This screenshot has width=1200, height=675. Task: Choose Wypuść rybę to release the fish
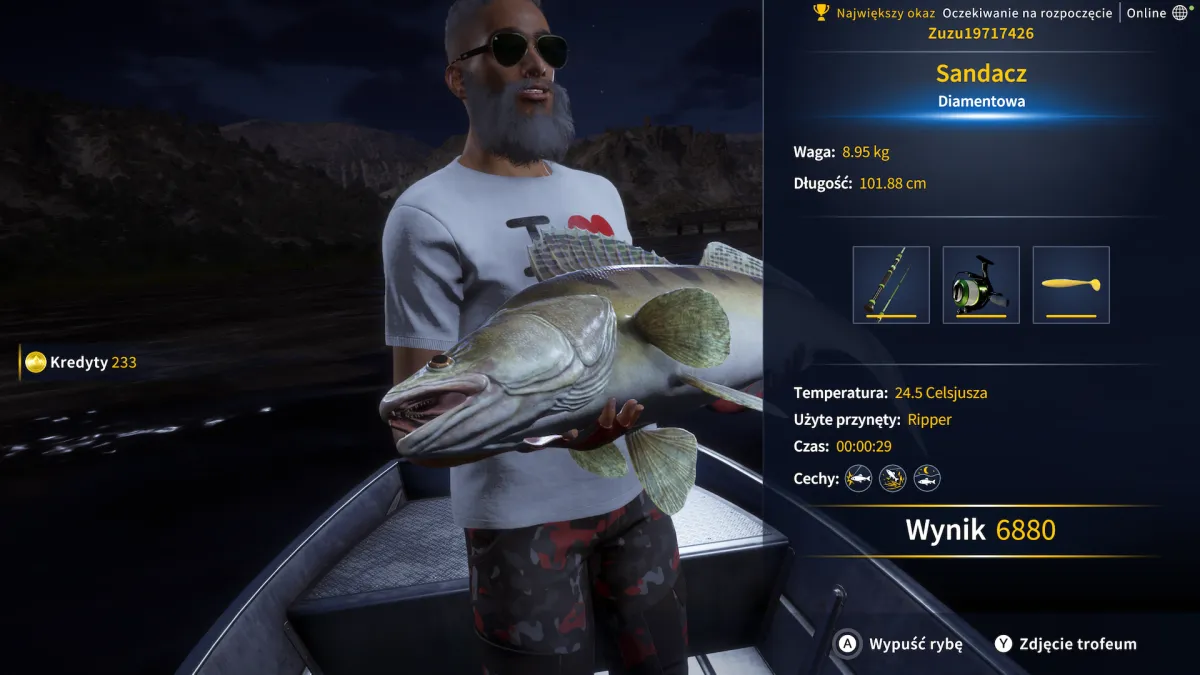[x=898, y=644]
